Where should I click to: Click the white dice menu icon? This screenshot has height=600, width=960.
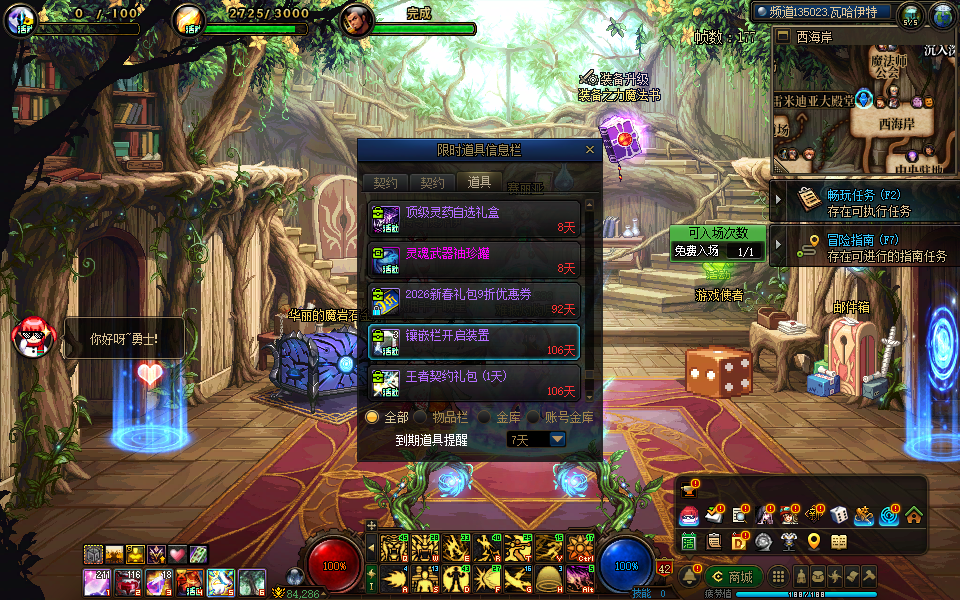(x=840, y=515)
